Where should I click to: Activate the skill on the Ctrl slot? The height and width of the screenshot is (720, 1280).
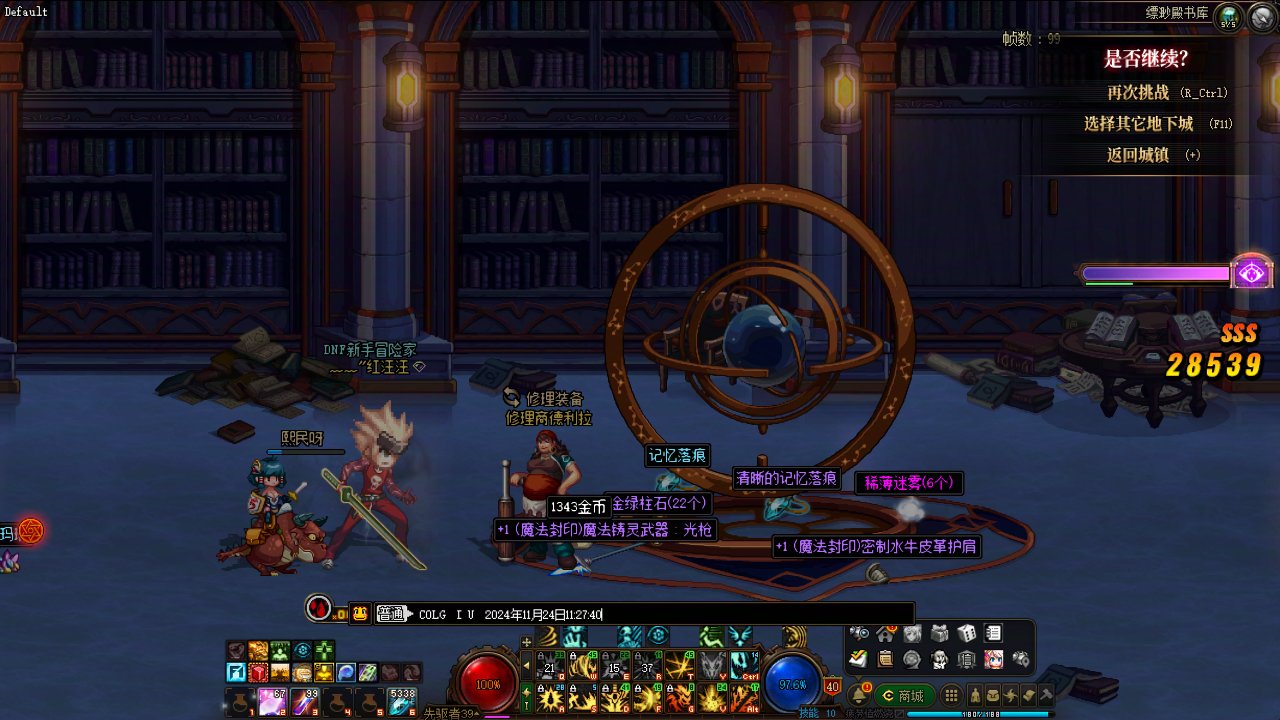(x=742, y=665)
